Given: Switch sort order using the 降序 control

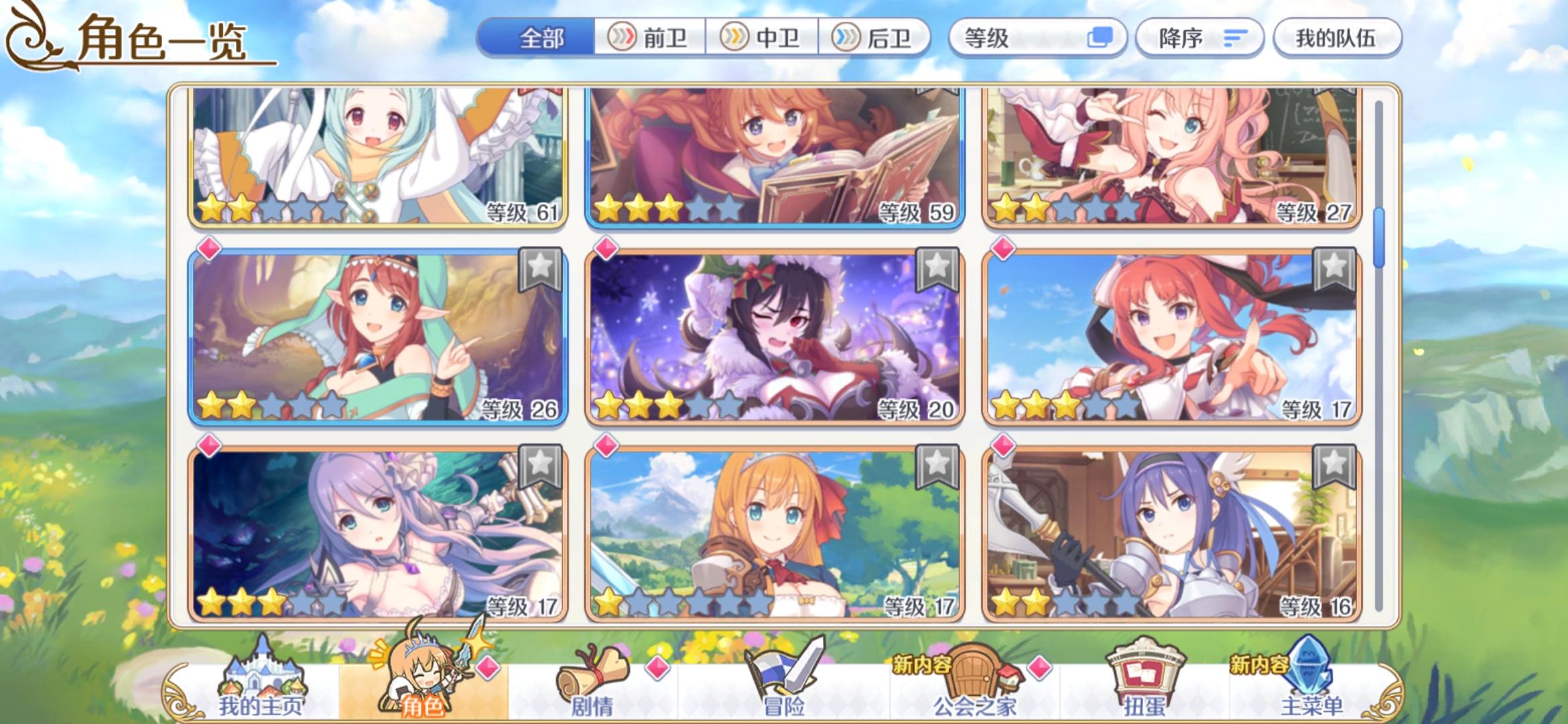Looking at the screenshot, I should point(1199,38).
